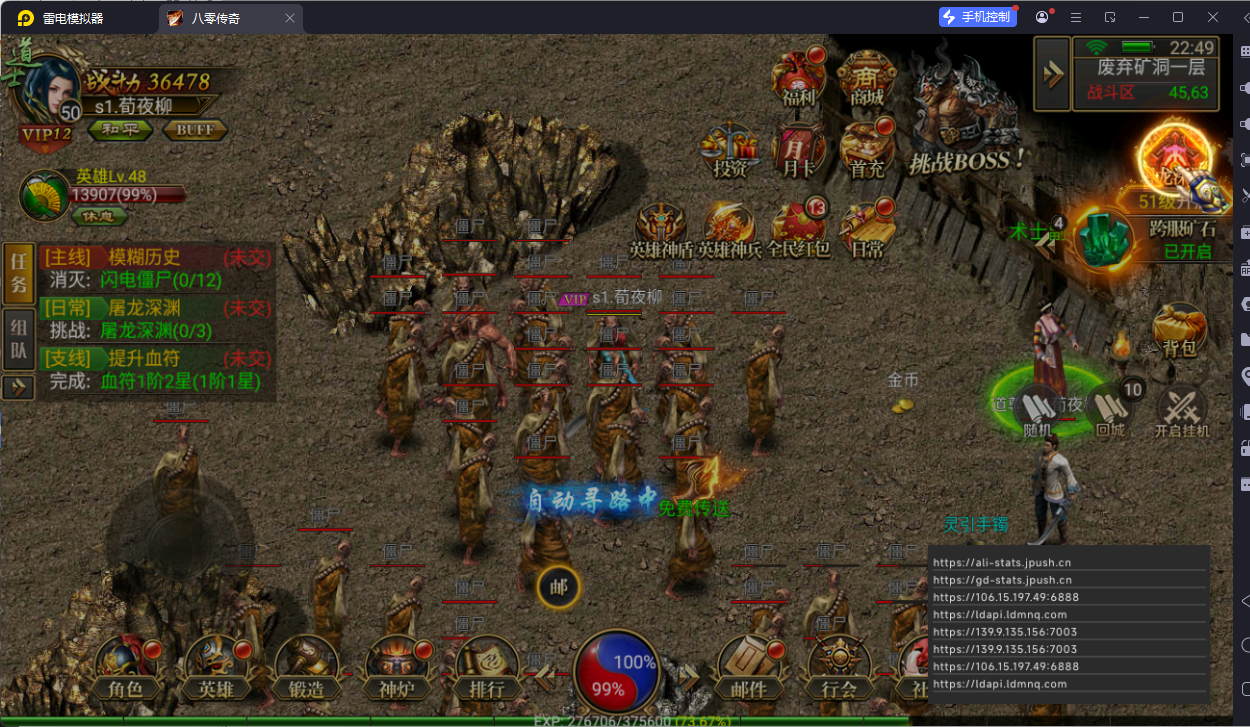The image size is (1250, 727).
Task: Use the 回城 return-to-town scroll
Action: pyautogui.click(x=1110, y=411)
